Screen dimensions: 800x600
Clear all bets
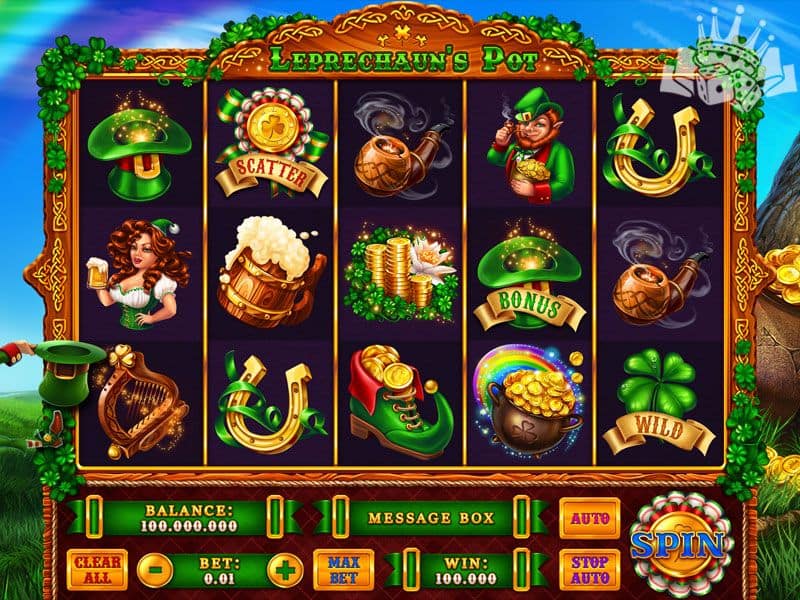point(97,570)
